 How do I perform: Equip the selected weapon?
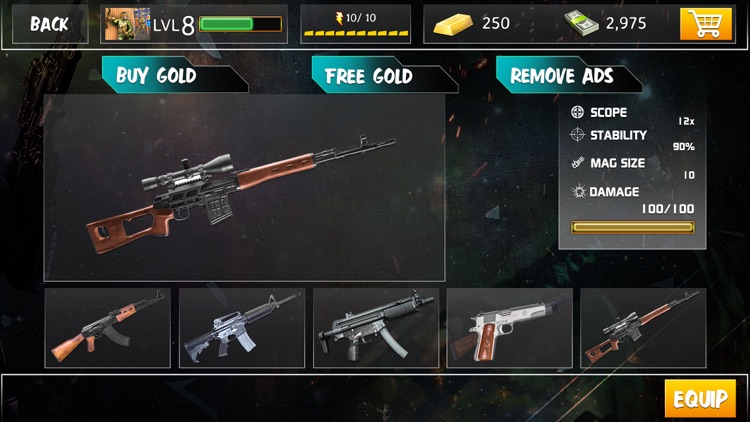700,399
